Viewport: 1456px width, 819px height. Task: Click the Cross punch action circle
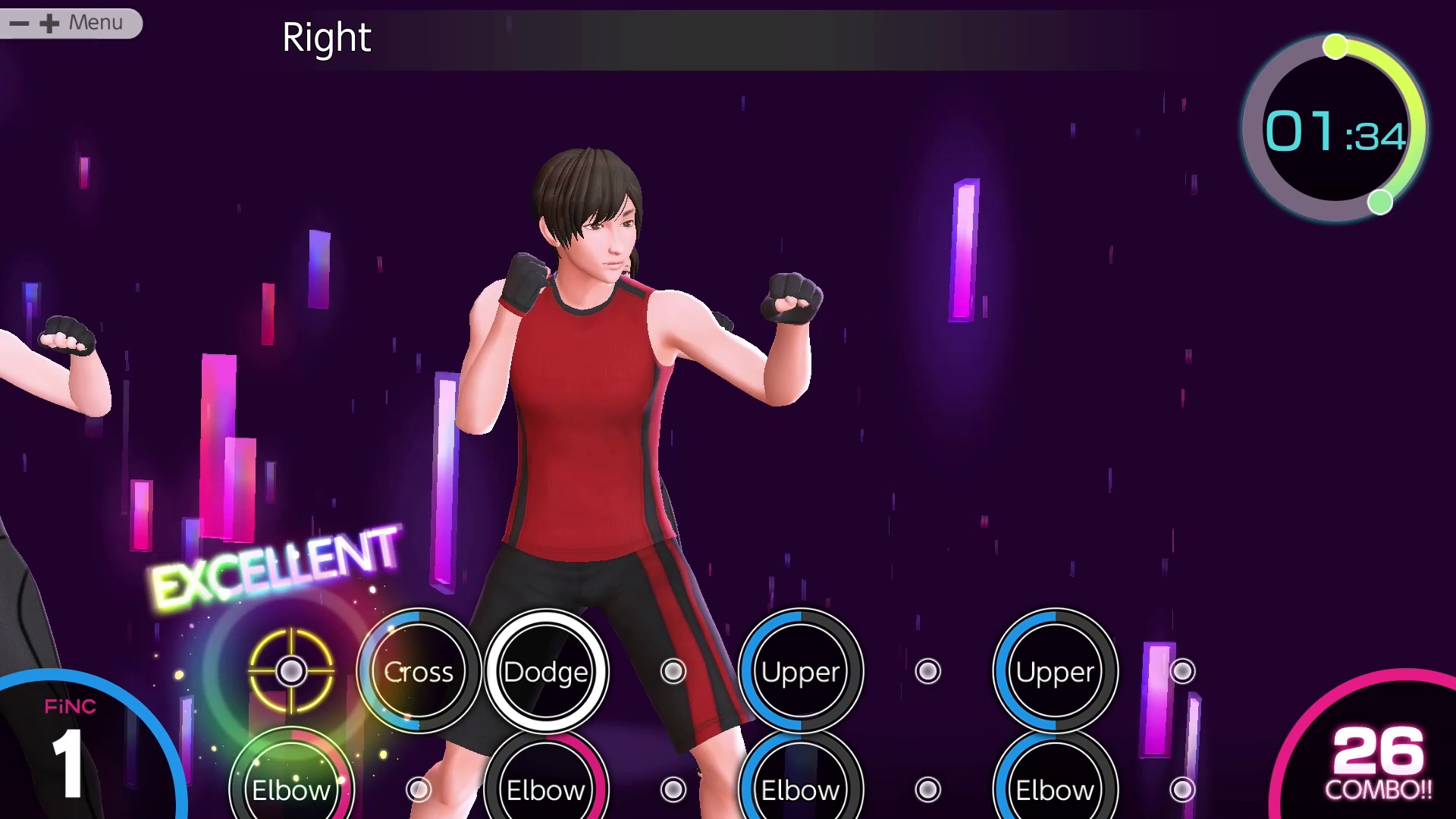pyautogui.click(x=419, y=672)
